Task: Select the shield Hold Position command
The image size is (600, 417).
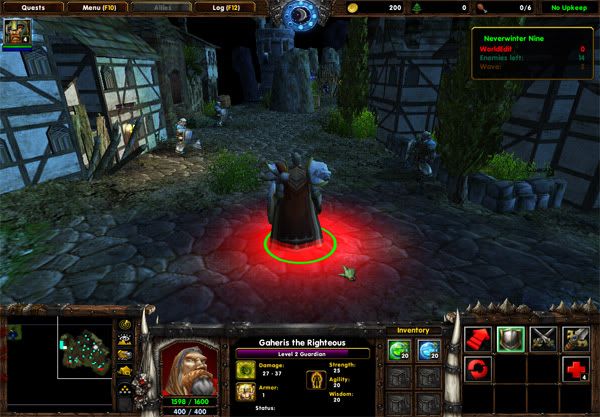Action: click(511, 340)
